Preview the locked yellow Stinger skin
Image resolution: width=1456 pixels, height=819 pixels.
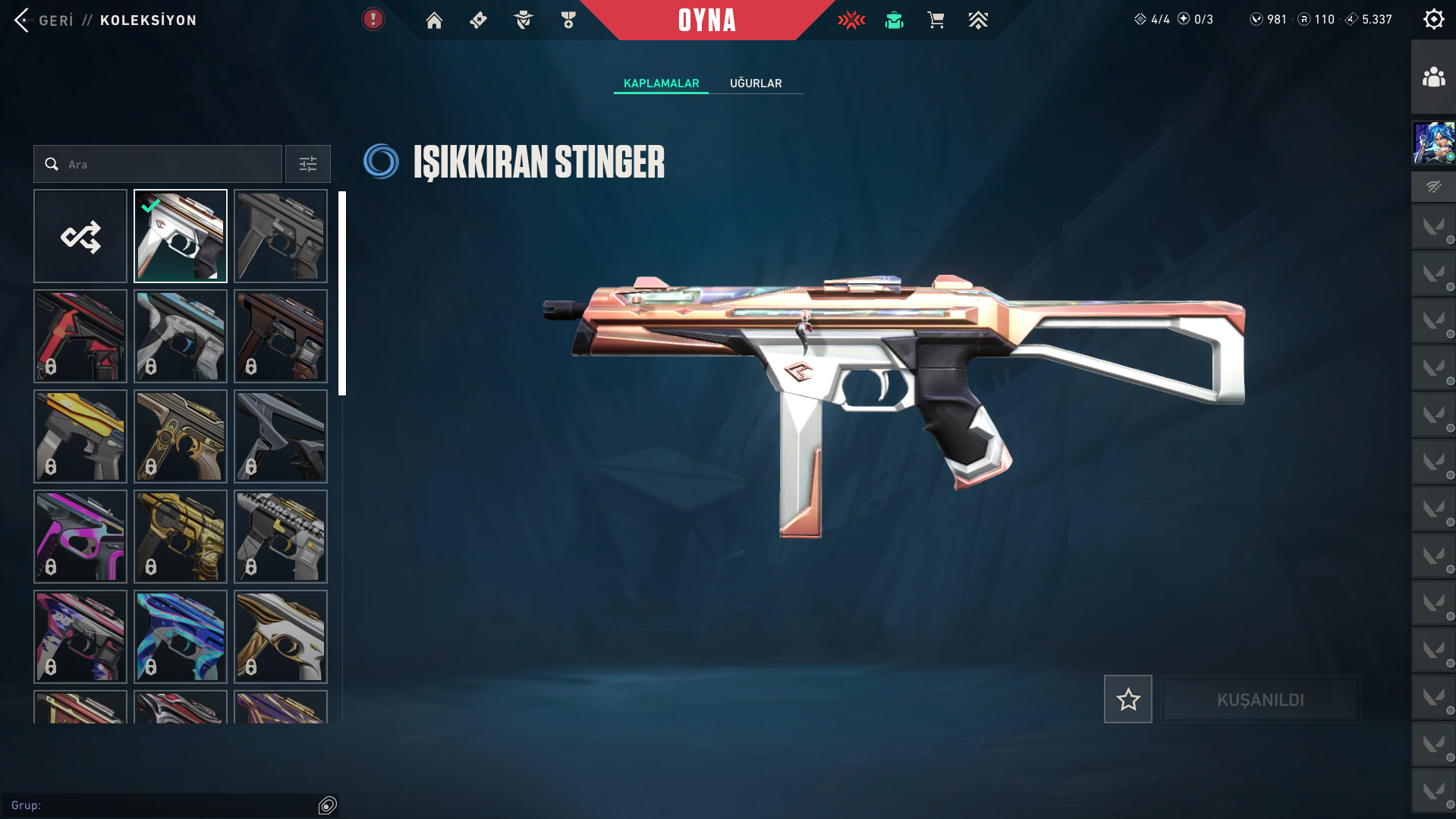80,436
